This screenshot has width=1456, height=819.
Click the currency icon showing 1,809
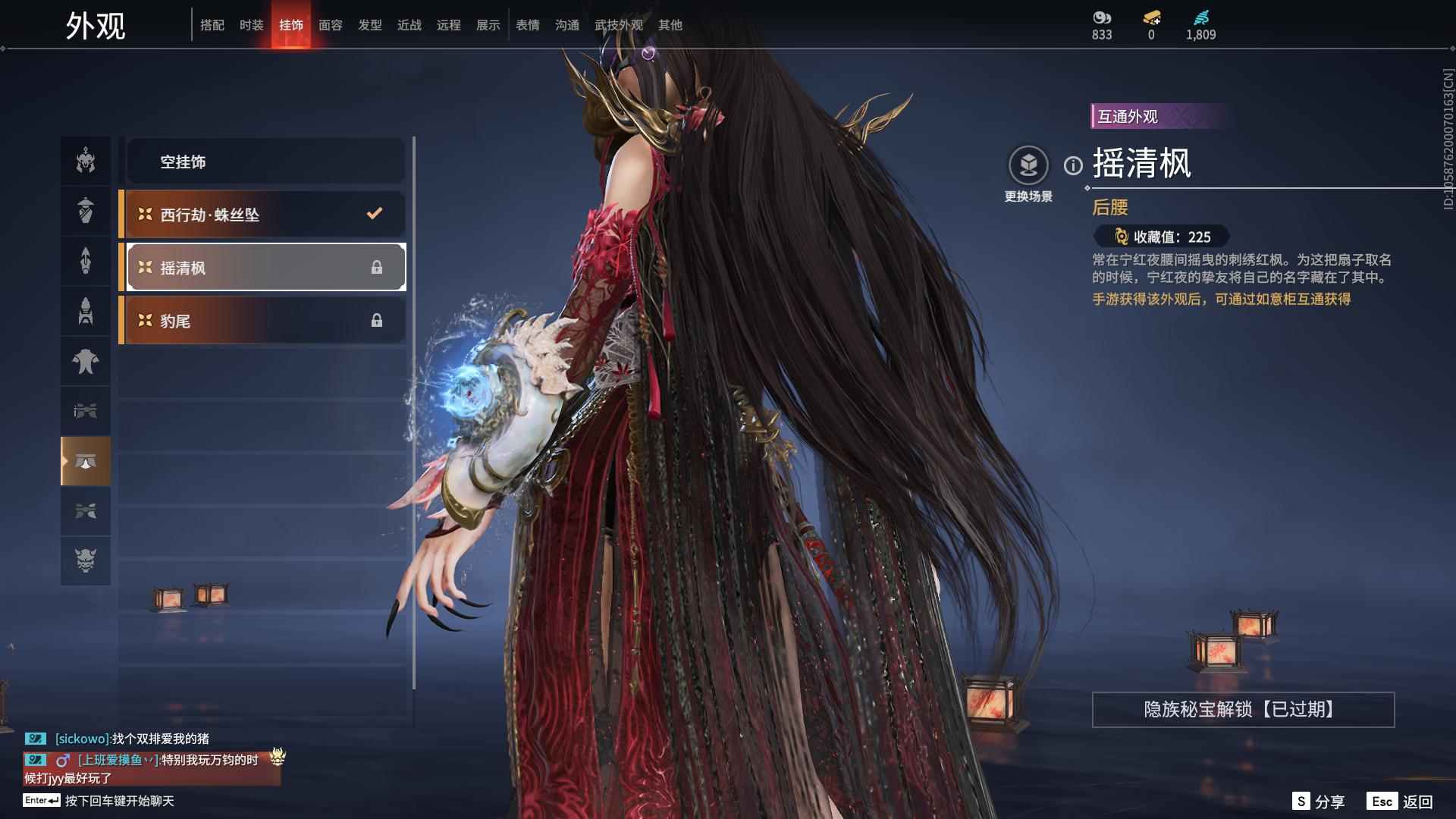click(1200, 17)
